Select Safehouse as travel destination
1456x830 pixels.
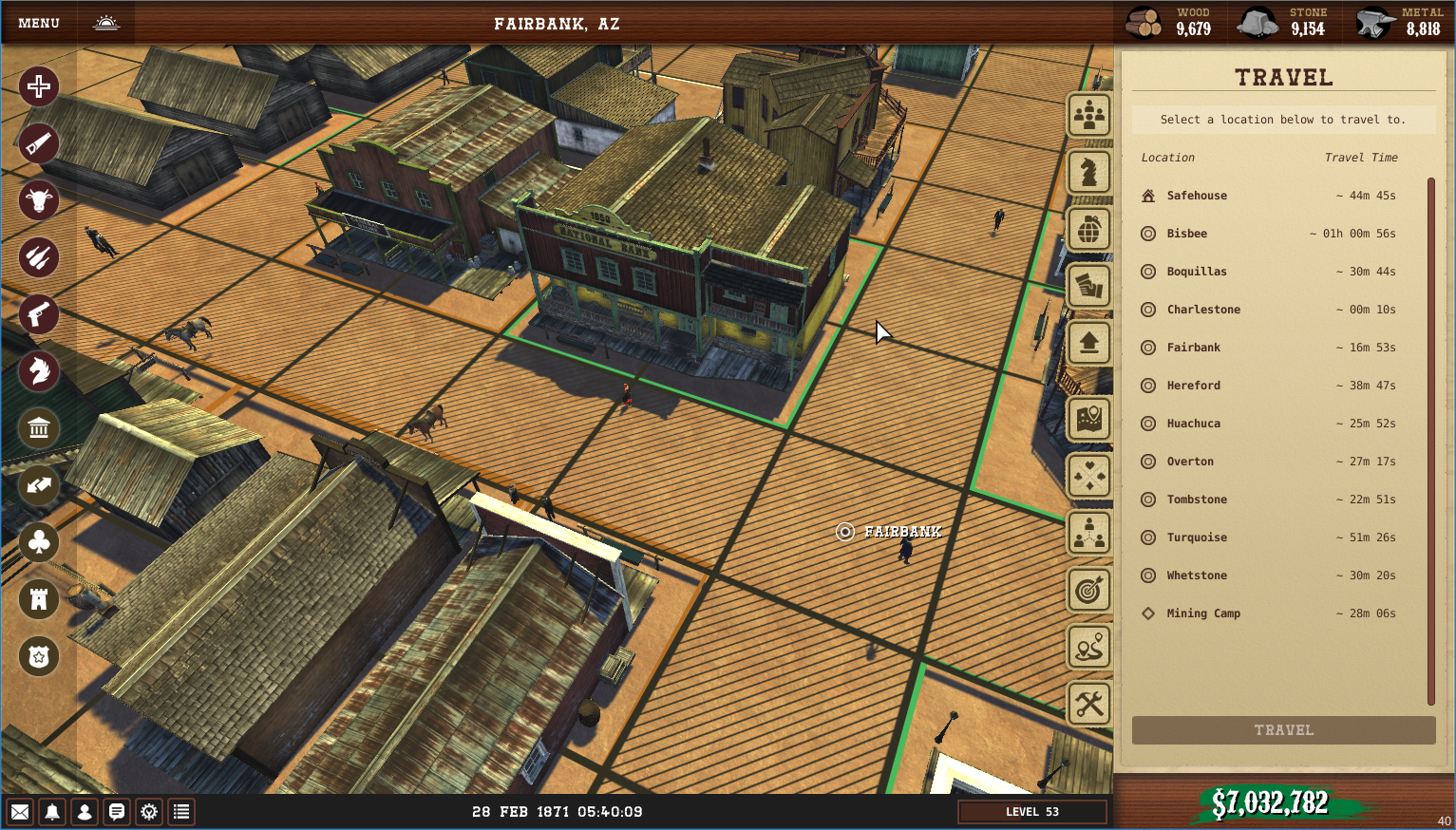[x=1197, y=196]
